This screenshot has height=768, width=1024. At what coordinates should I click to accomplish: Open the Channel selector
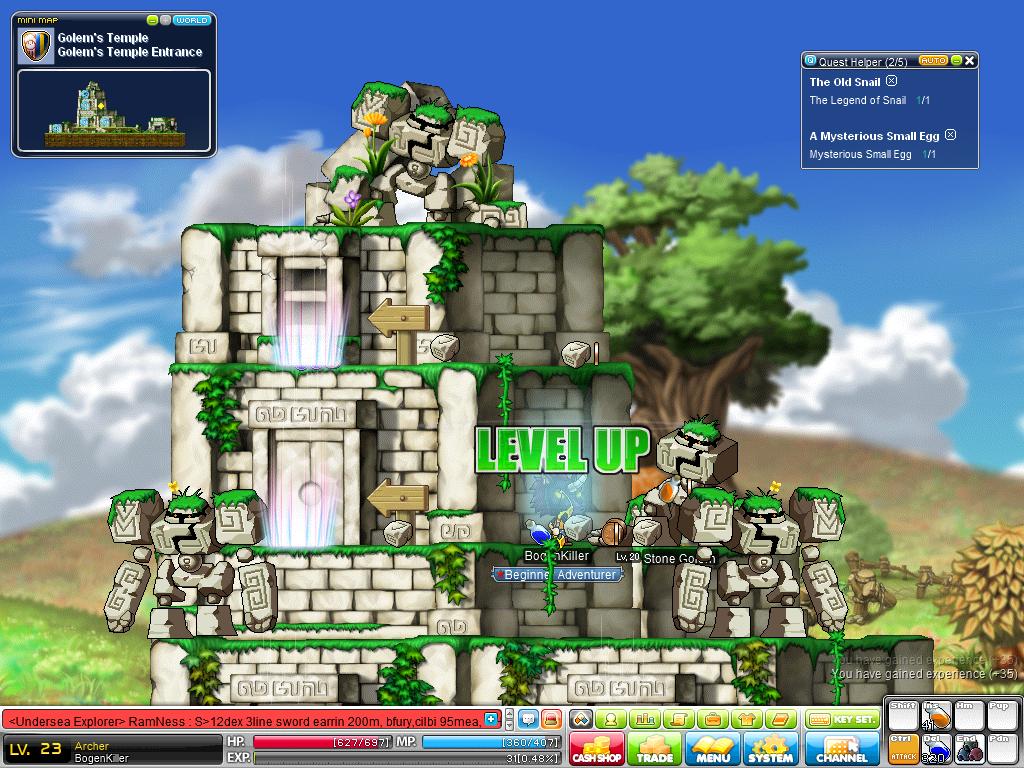[841, 749]
